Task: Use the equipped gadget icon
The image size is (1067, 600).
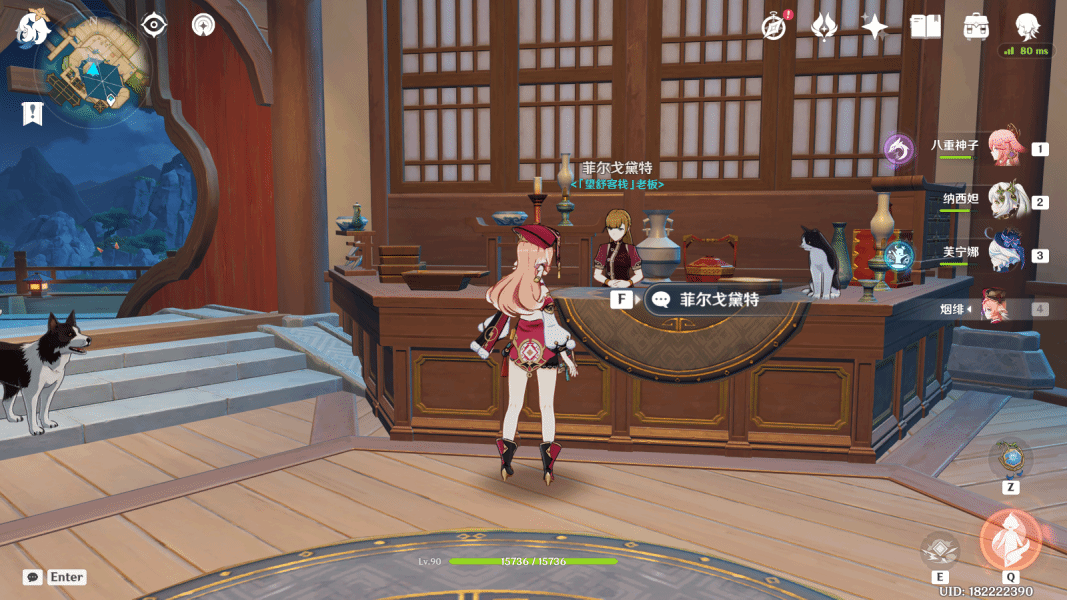Action: (x=1010, y=459)
